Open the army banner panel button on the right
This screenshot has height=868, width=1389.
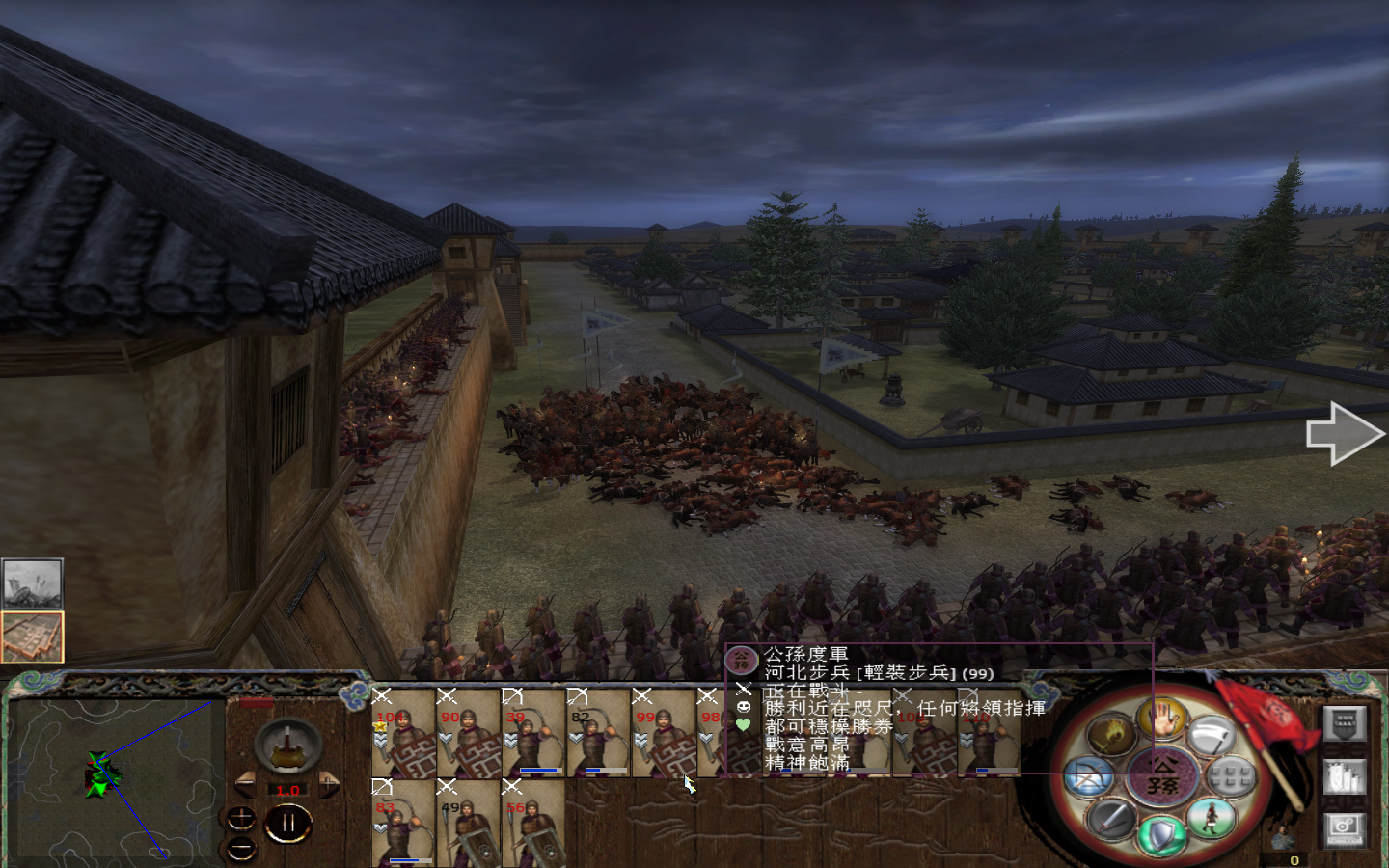1345,723
